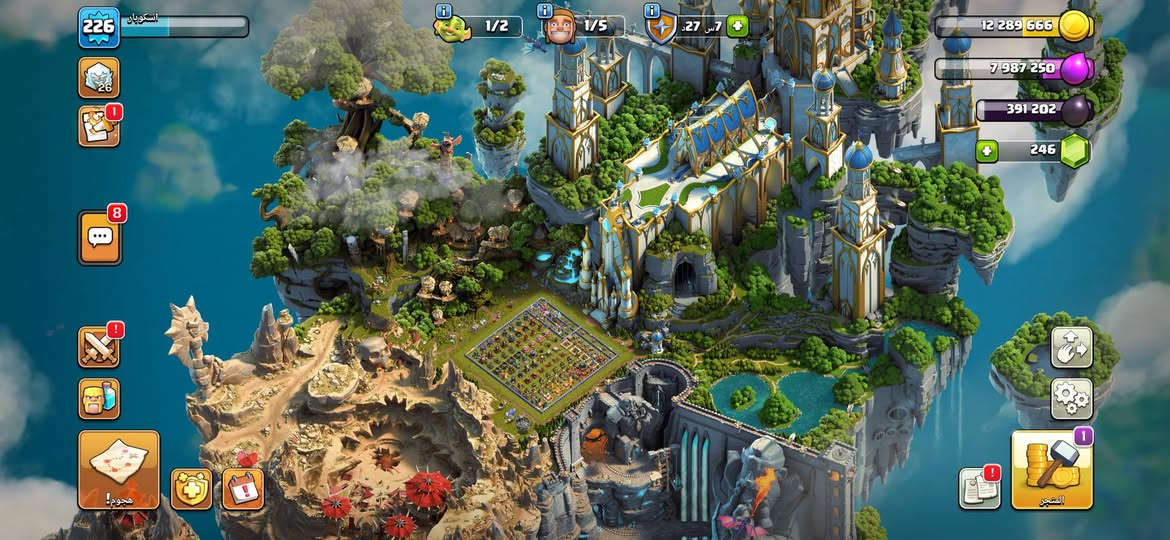Click the gold coin resource icon
The height and width of the screenshot is (540, 1170).
[1074, 26]
